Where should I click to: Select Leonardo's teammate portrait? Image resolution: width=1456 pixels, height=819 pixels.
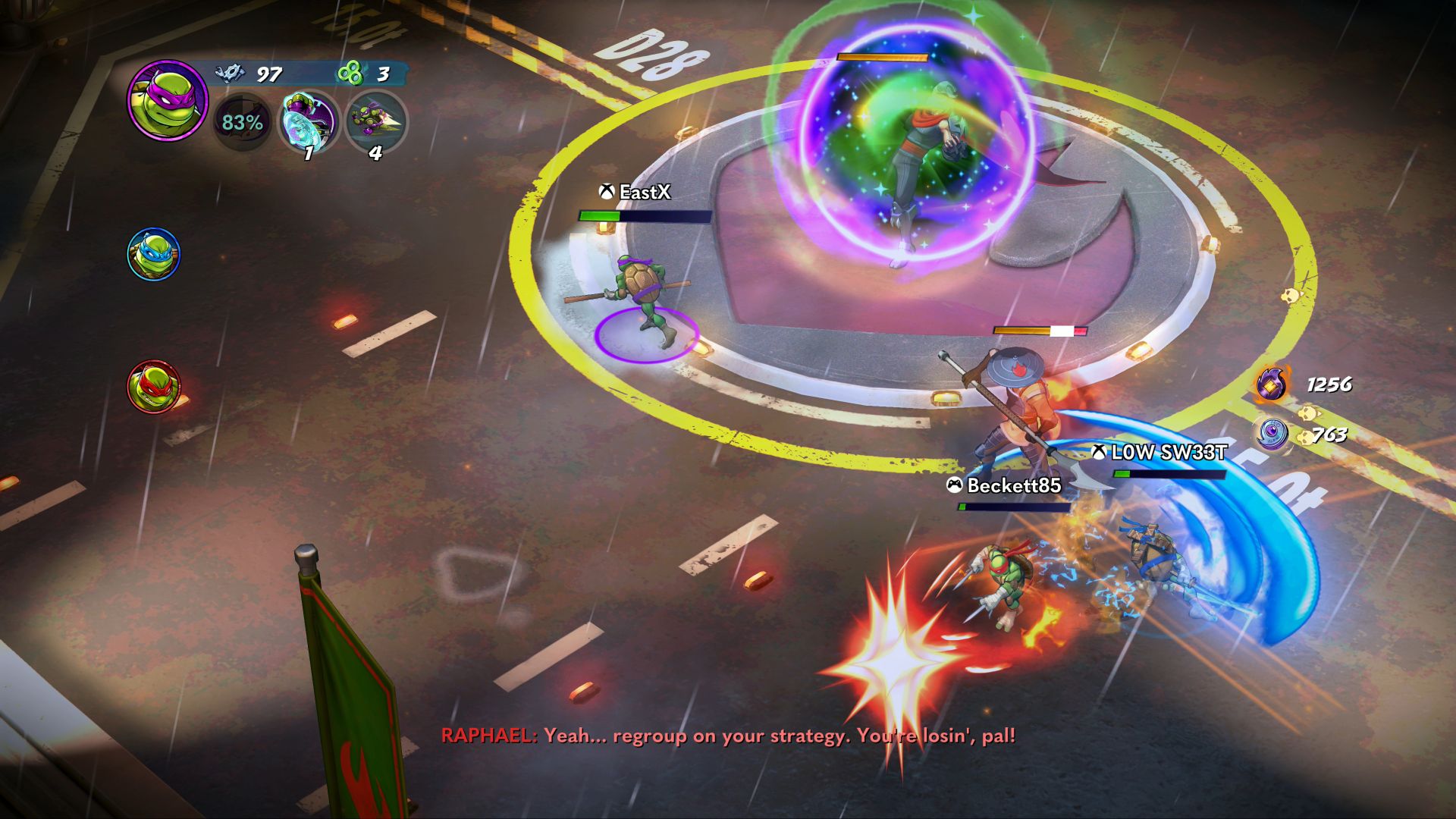point(155,256)
